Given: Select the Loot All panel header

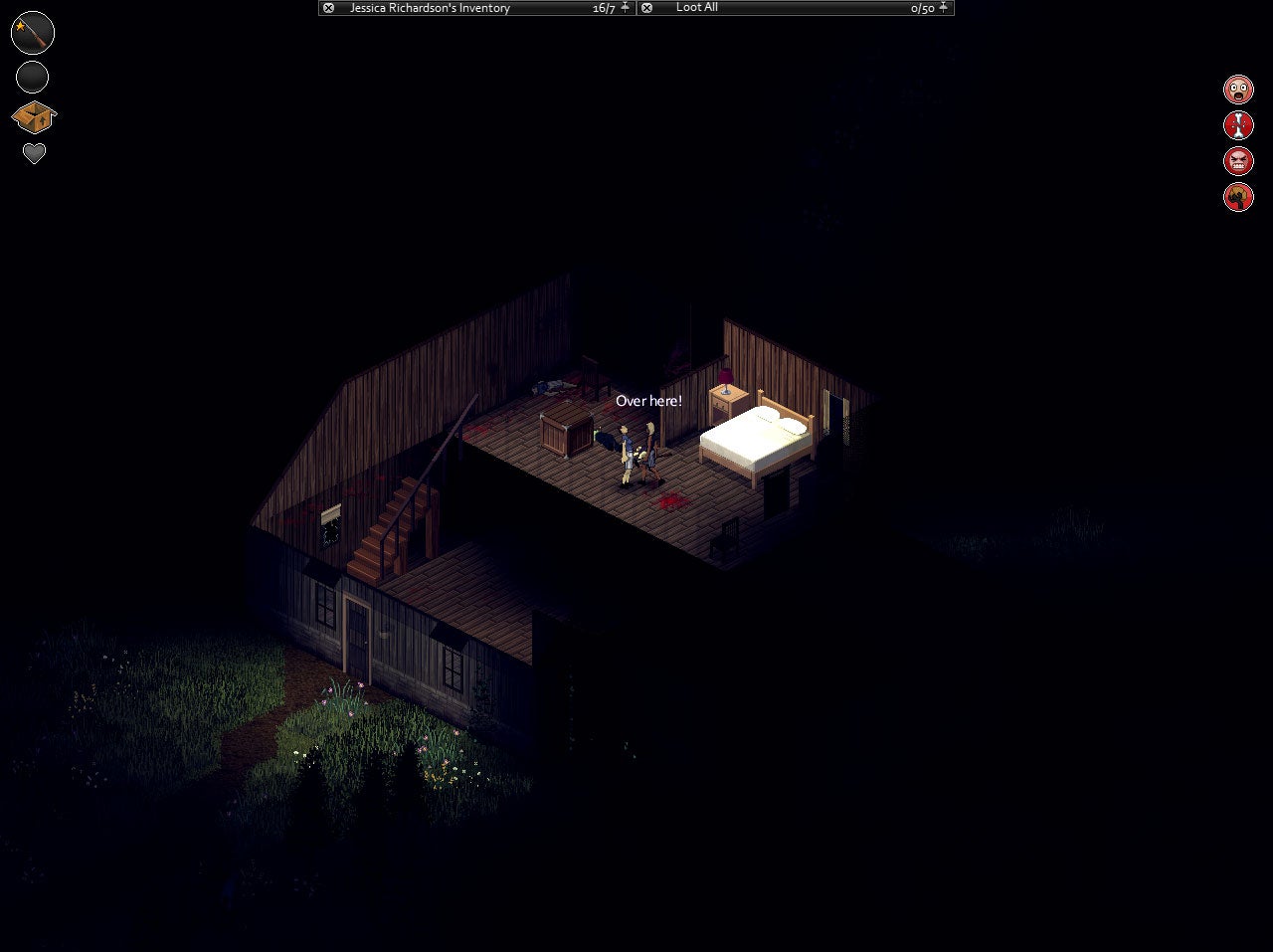Looking at the screenshot, I should tap(696, 8).
